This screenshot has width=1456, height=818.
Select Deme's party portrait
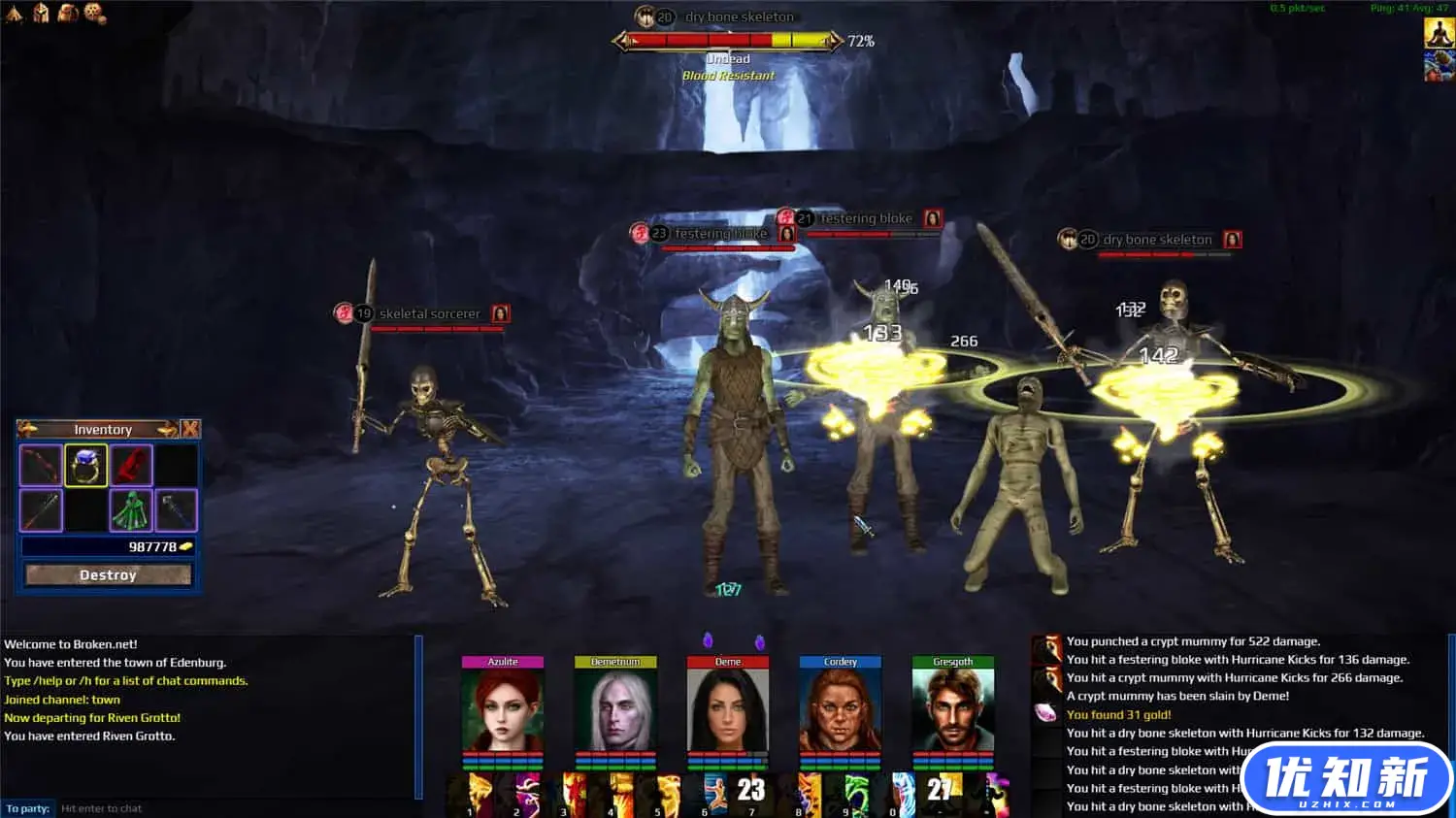click(x=728, y=708)
